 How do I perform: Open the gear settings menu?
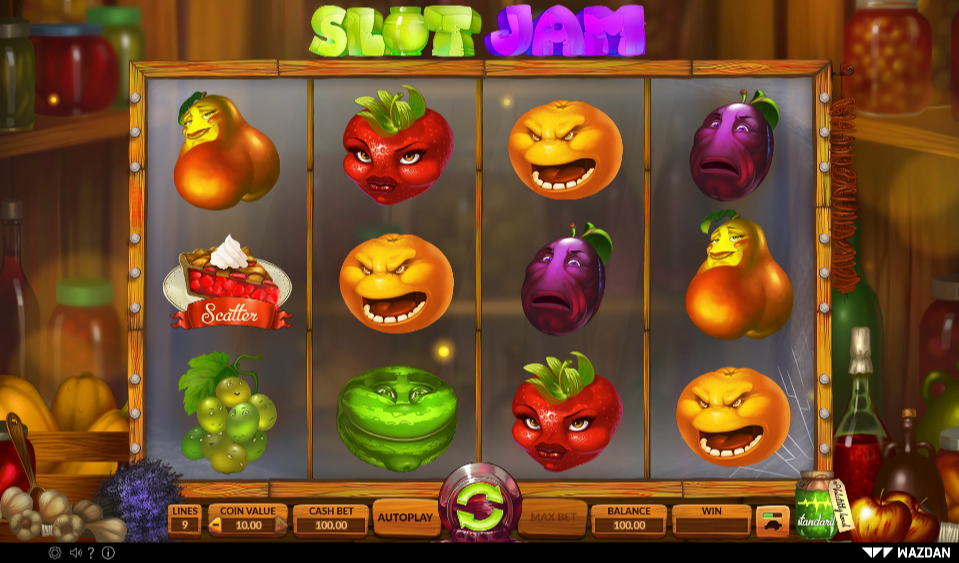(x=54, y=552)
